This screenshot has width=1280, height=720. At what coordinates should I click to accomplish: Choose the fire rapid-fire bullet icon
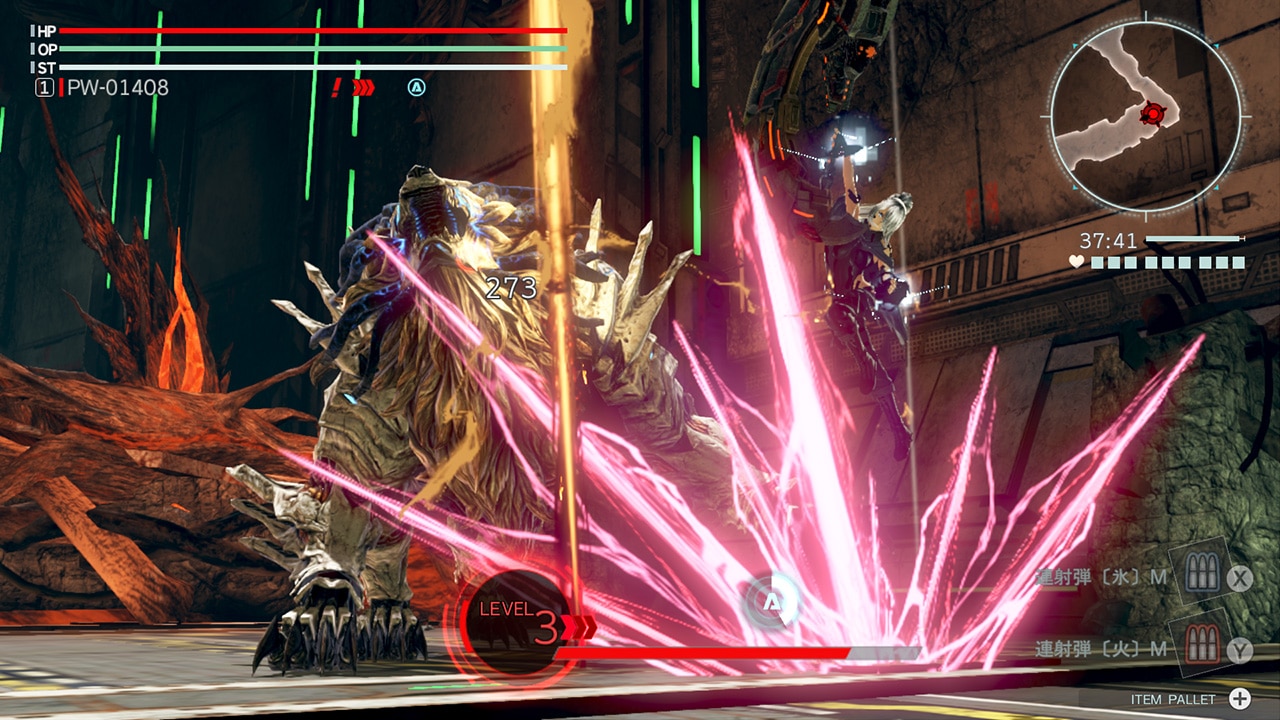pos(1201,645)
